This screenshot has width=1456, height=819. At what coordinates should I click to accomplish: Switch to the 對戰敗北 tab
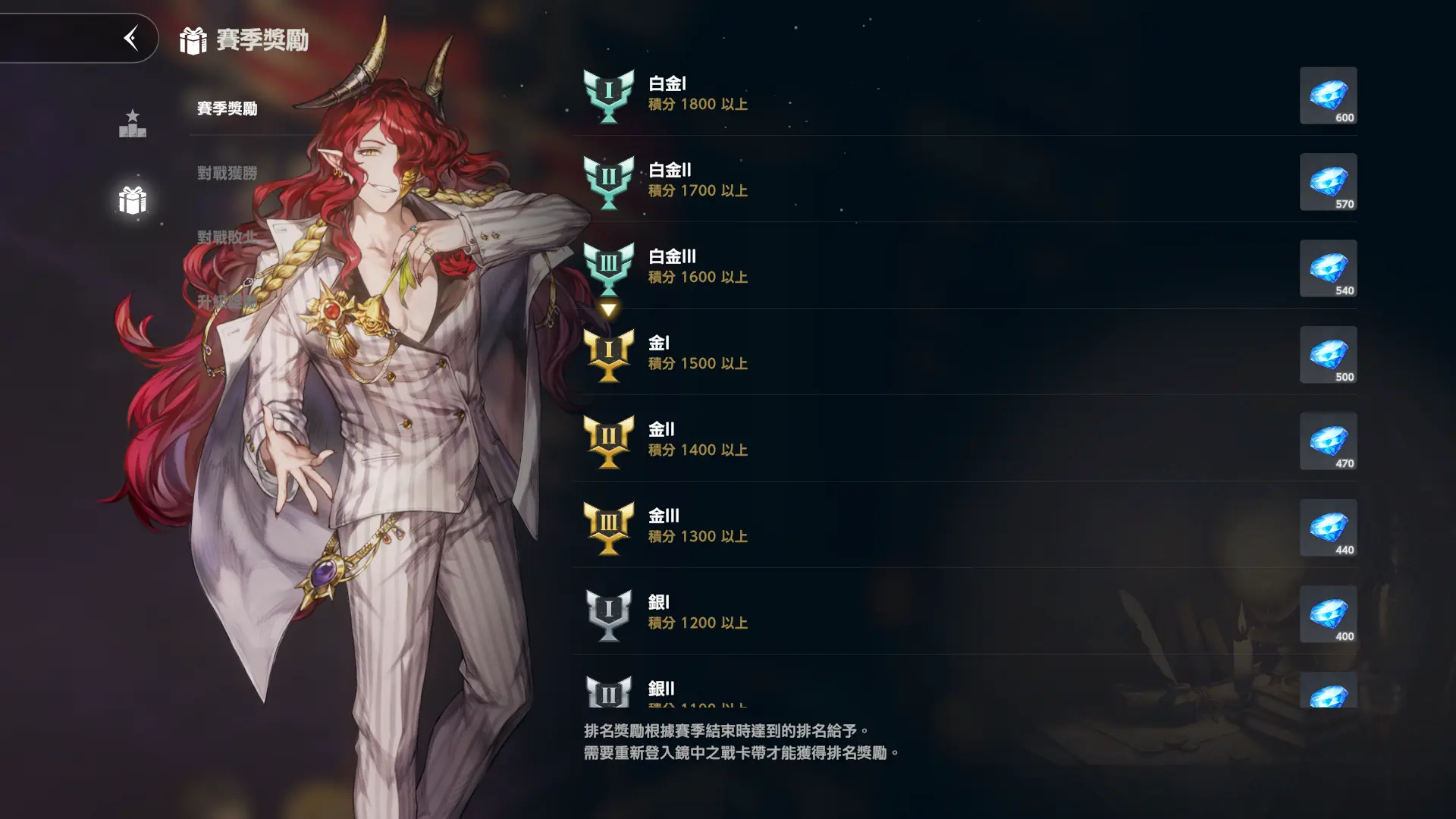[227, 237]
